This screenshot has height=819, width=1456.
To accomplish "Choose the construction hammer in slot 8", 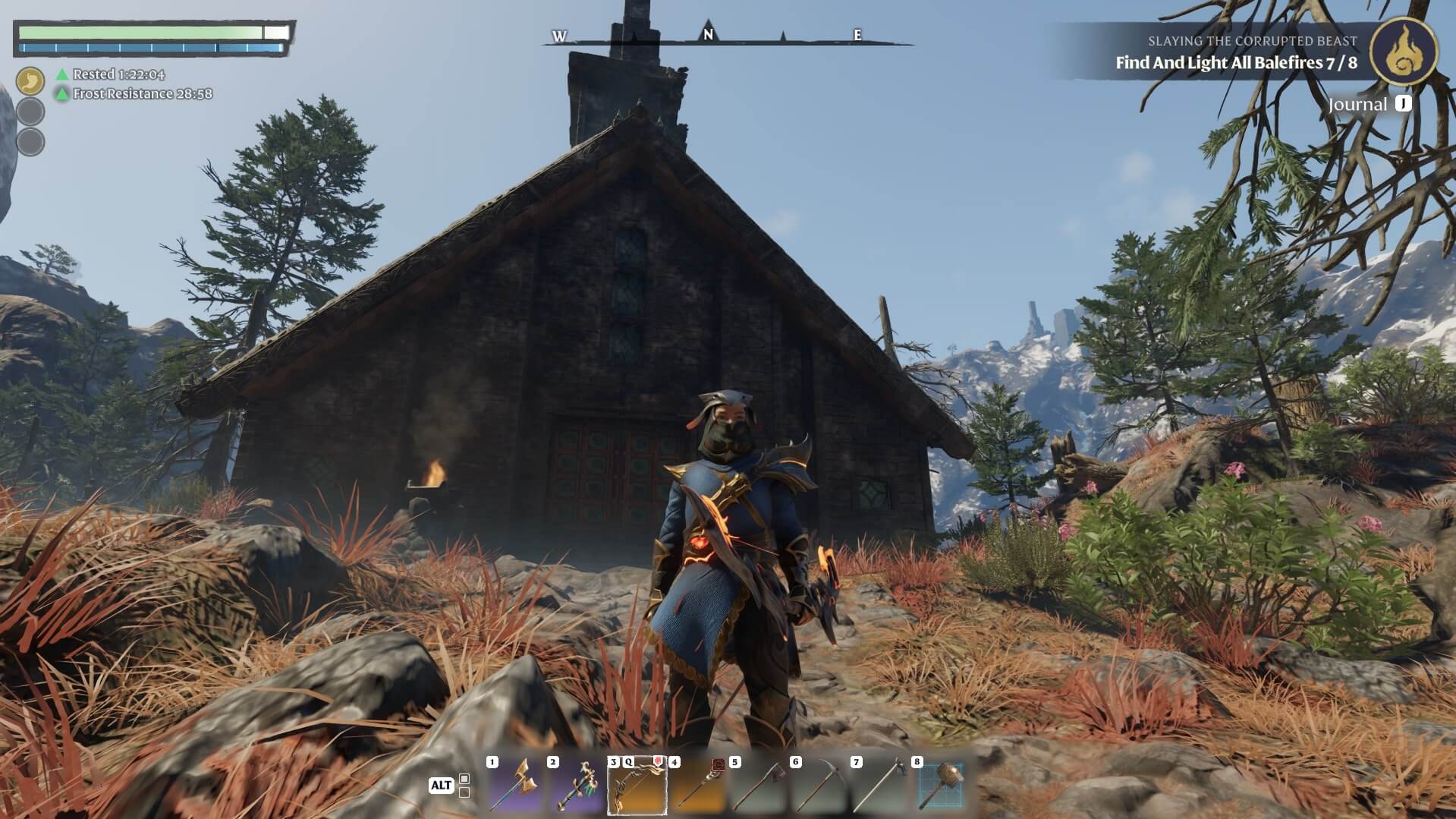I will pos(941,786).
